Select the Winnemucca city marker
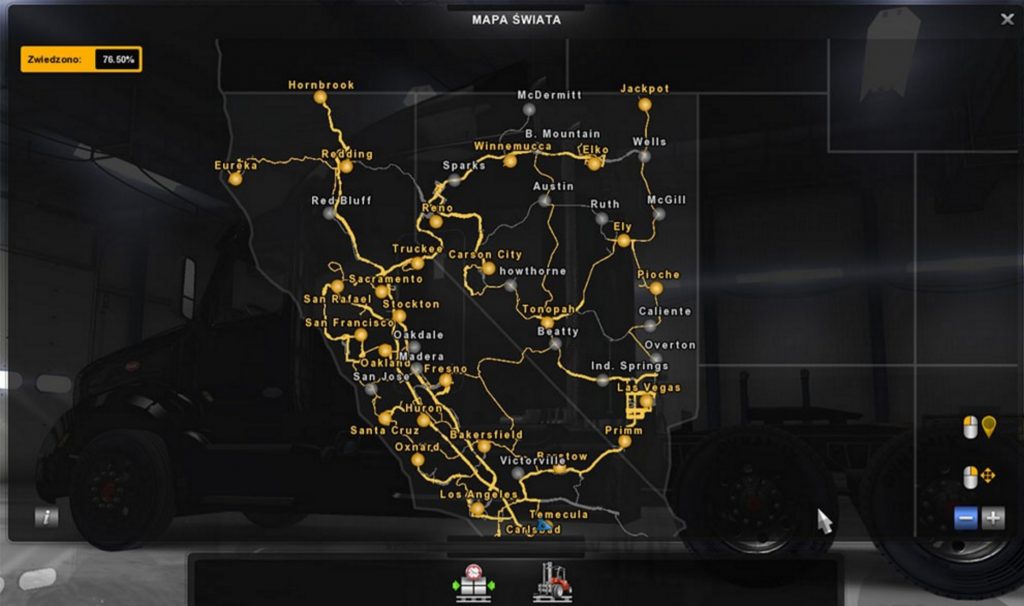Viewport: 1024px width, 606px height. point(510,160)
